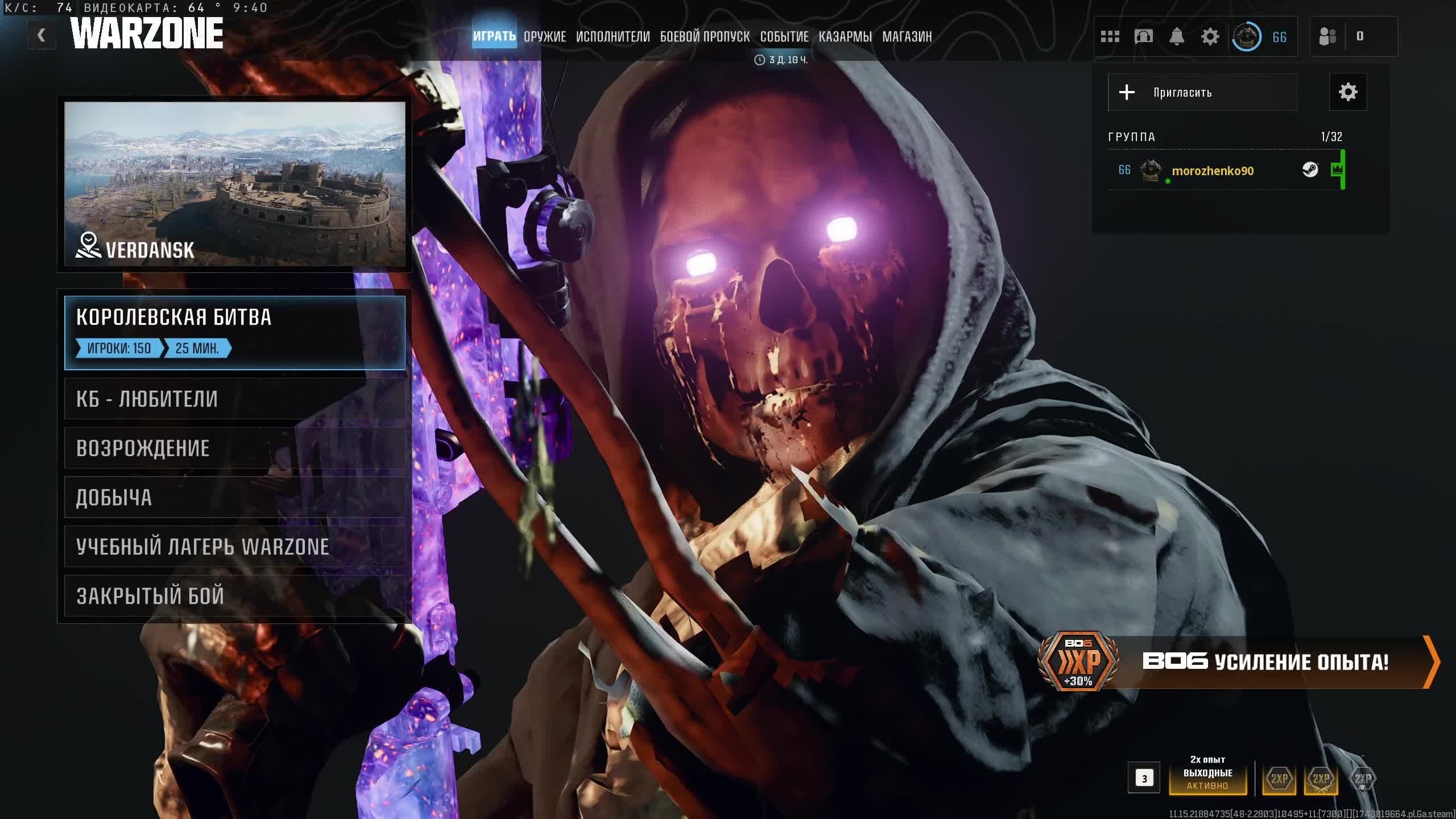Select the ВОЗРОЖДЕНИЕ mode
Viewport: 1456px width, 819px height.
(x=234, y=448)
